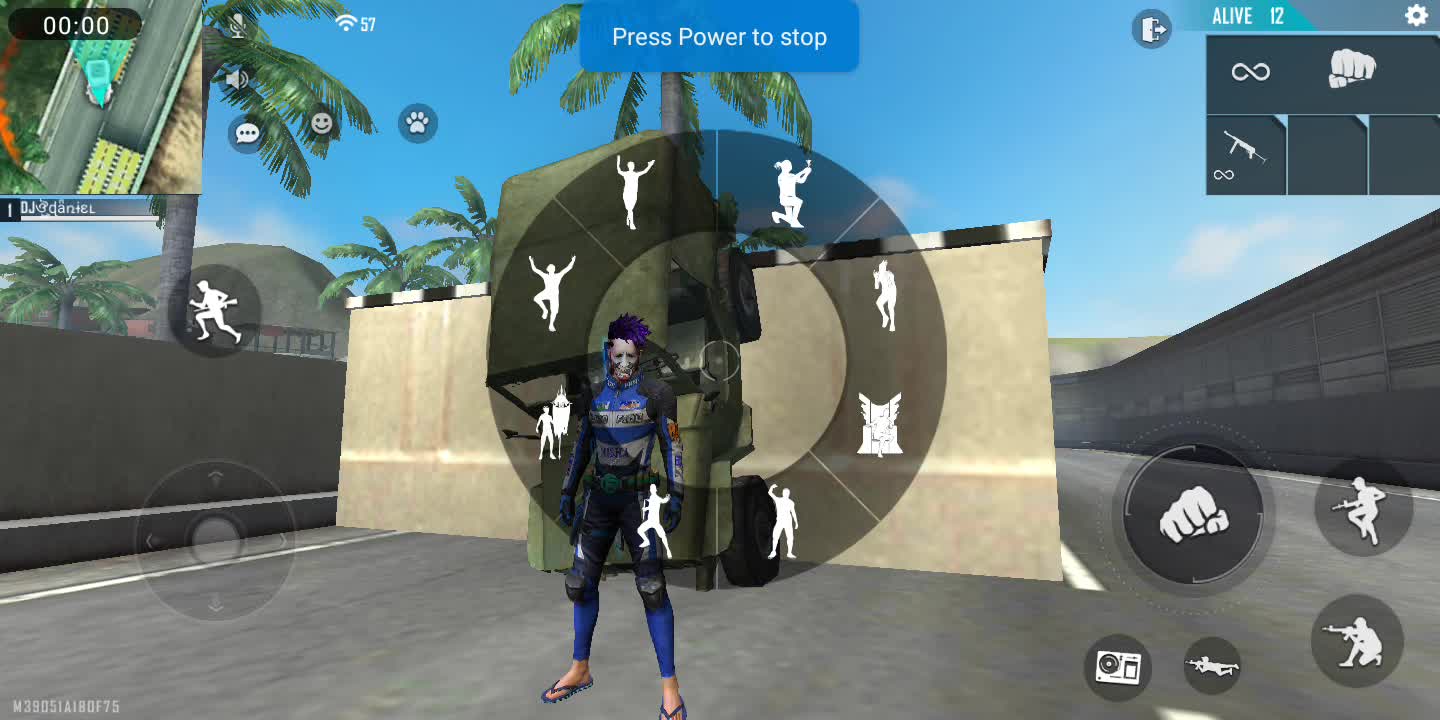The height and width of the screenshot is (720, 1440).
Task: Activate the sprint running button
Action: coord(215,310)
